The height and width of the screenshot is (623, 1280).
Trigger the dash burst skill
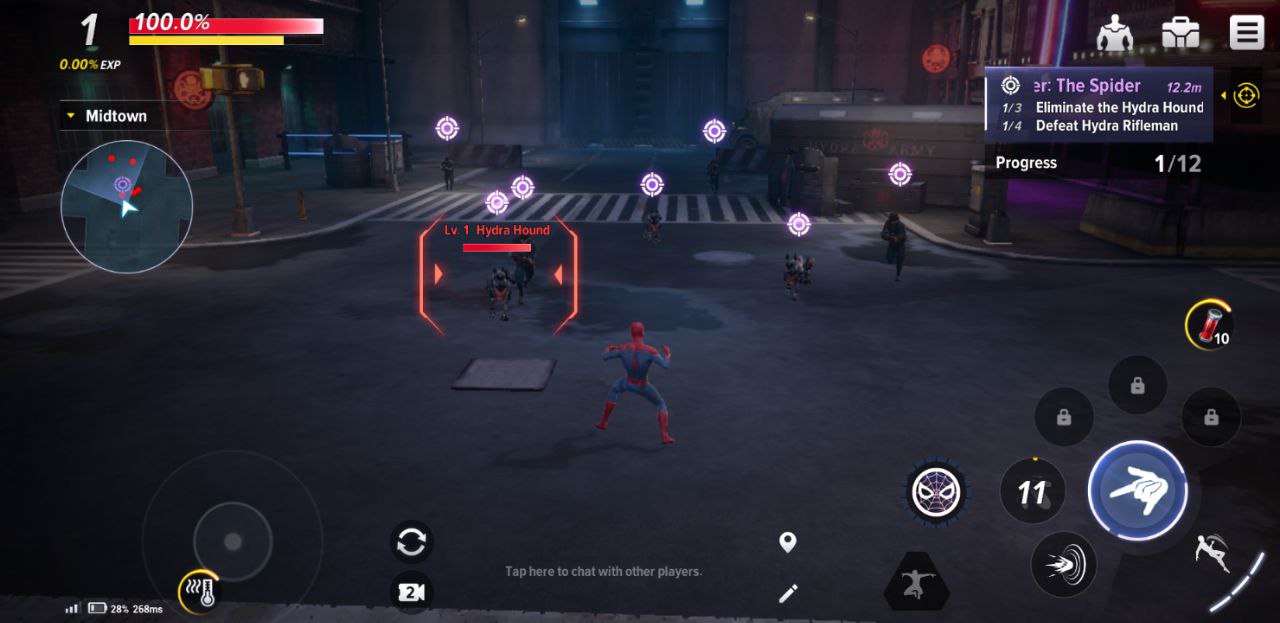(1063, 565)
